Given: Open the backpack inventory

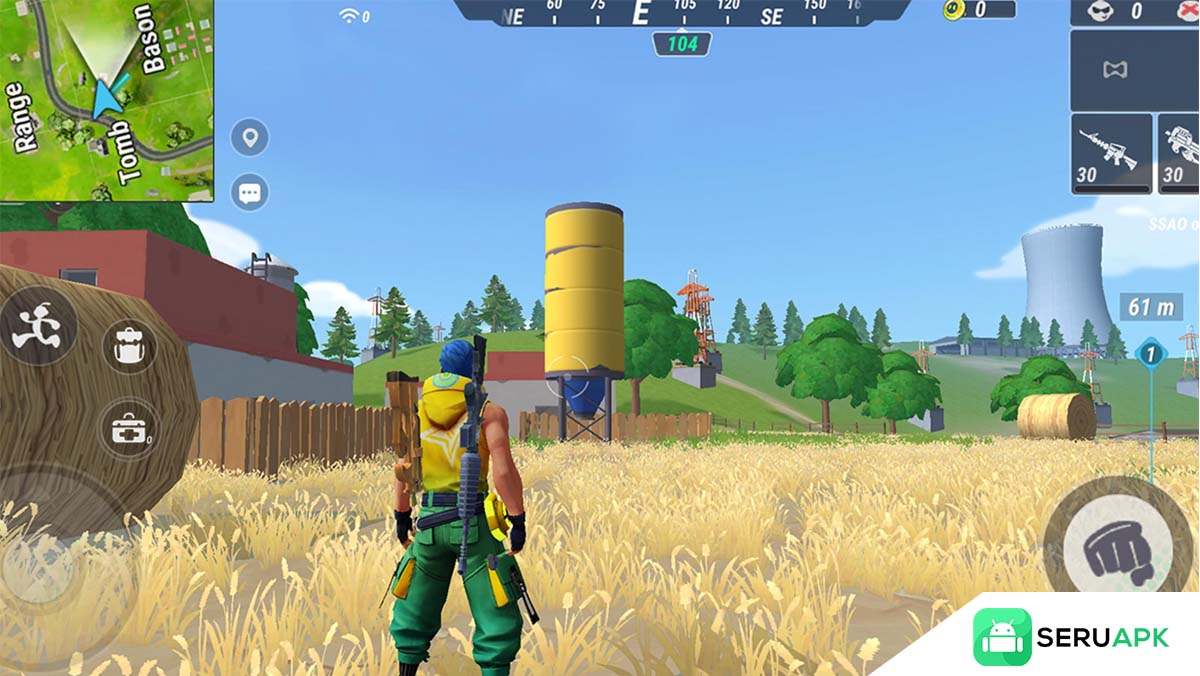Looking at the screenshot, I should pos(130,346).
